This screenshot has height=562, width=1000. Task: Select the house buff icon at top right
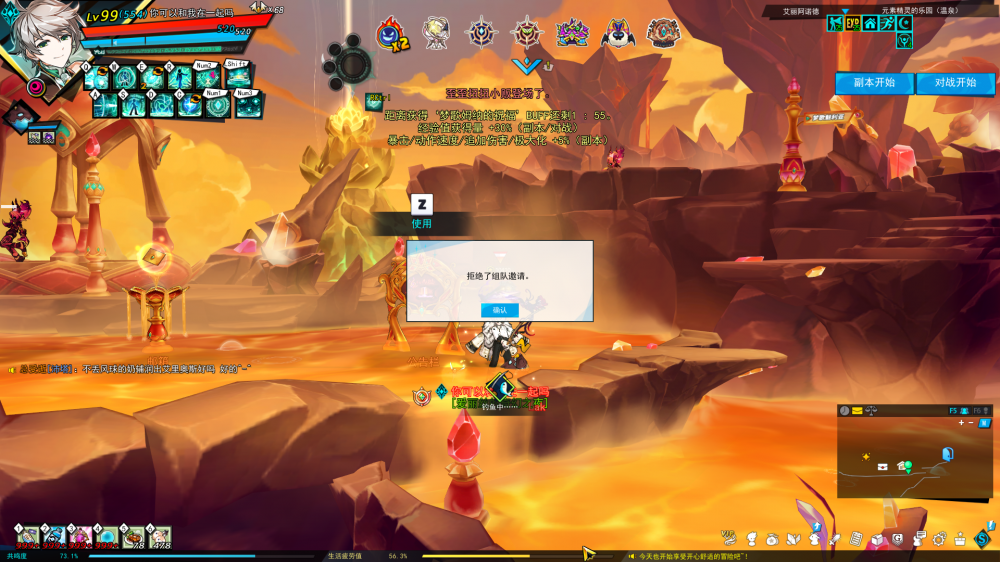(869, 23)
